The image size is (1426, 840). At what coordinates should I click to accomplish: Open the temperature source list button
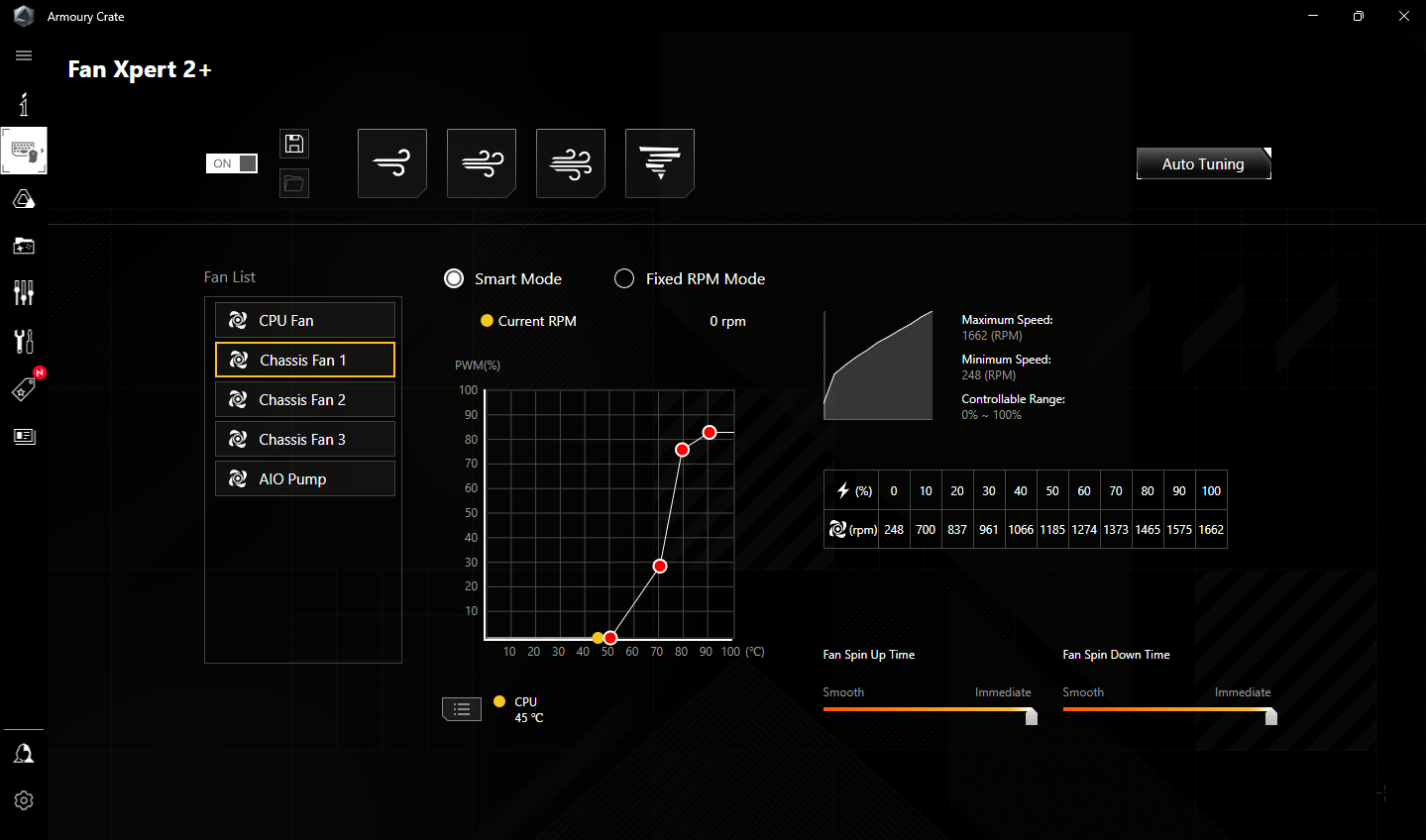[462, 708]
